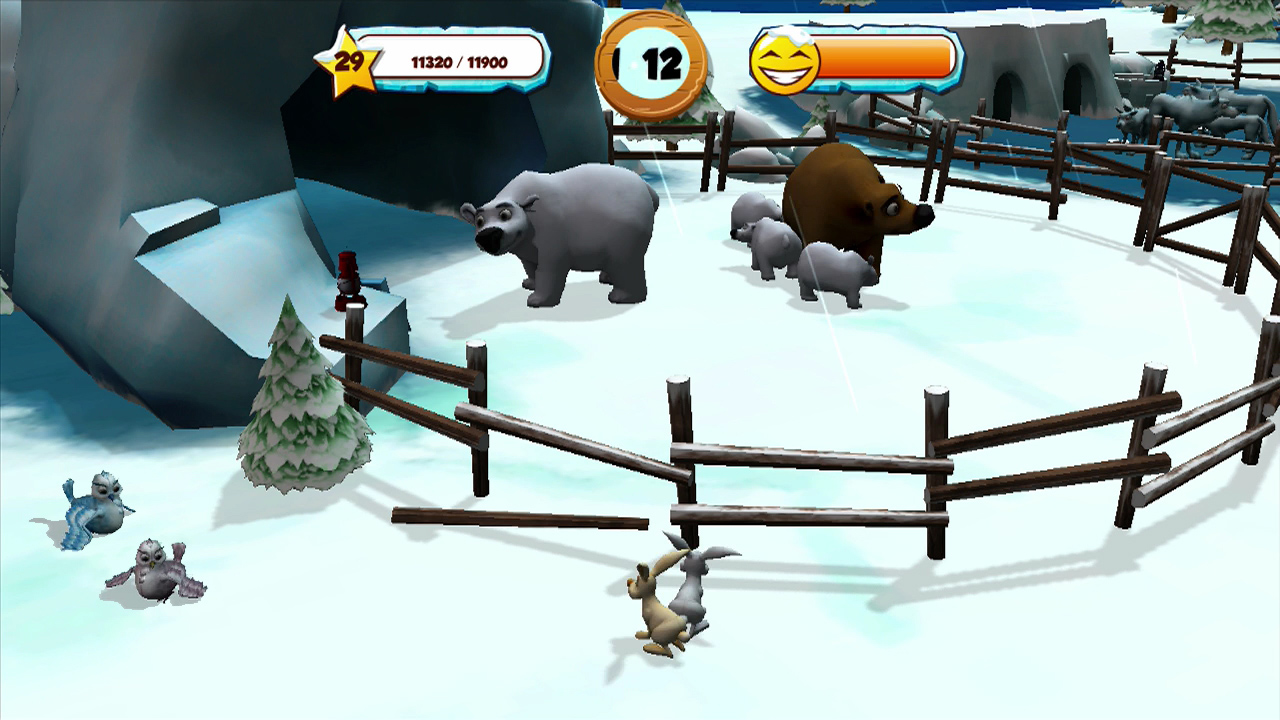Click the red gnome figure on the fence post
1280x720 pixels.
coord(347,283)
